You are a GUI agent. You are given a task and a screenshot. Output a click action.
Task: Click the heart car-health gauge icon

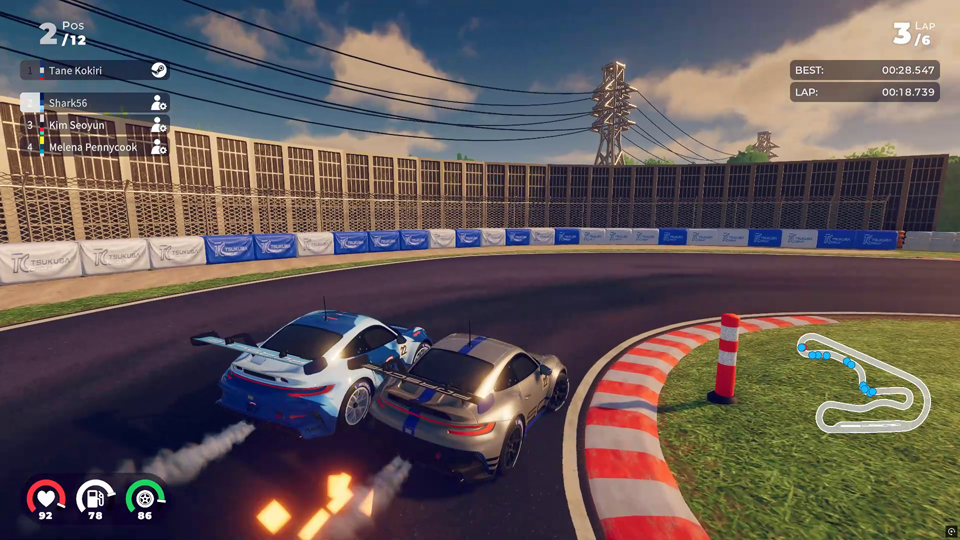[45, 496]
